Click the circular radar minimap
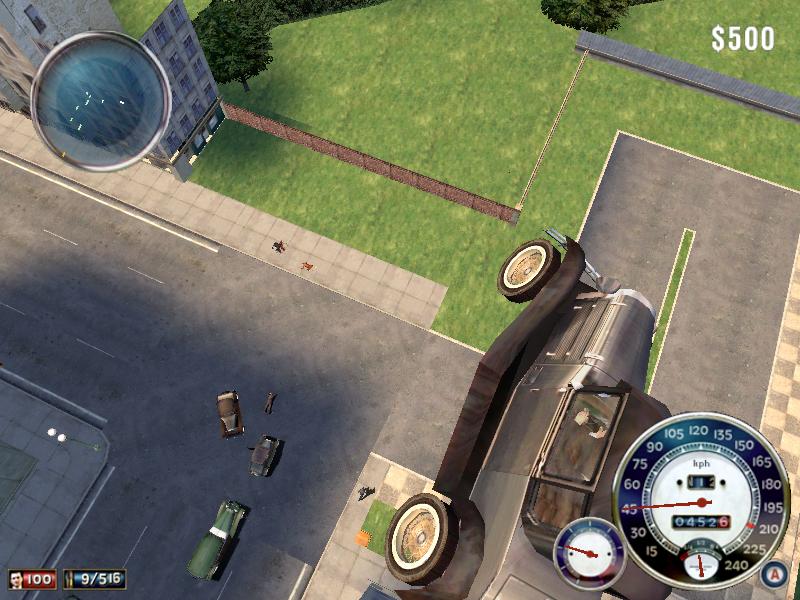This screenshot has width=800, height=600. (100, 97)
